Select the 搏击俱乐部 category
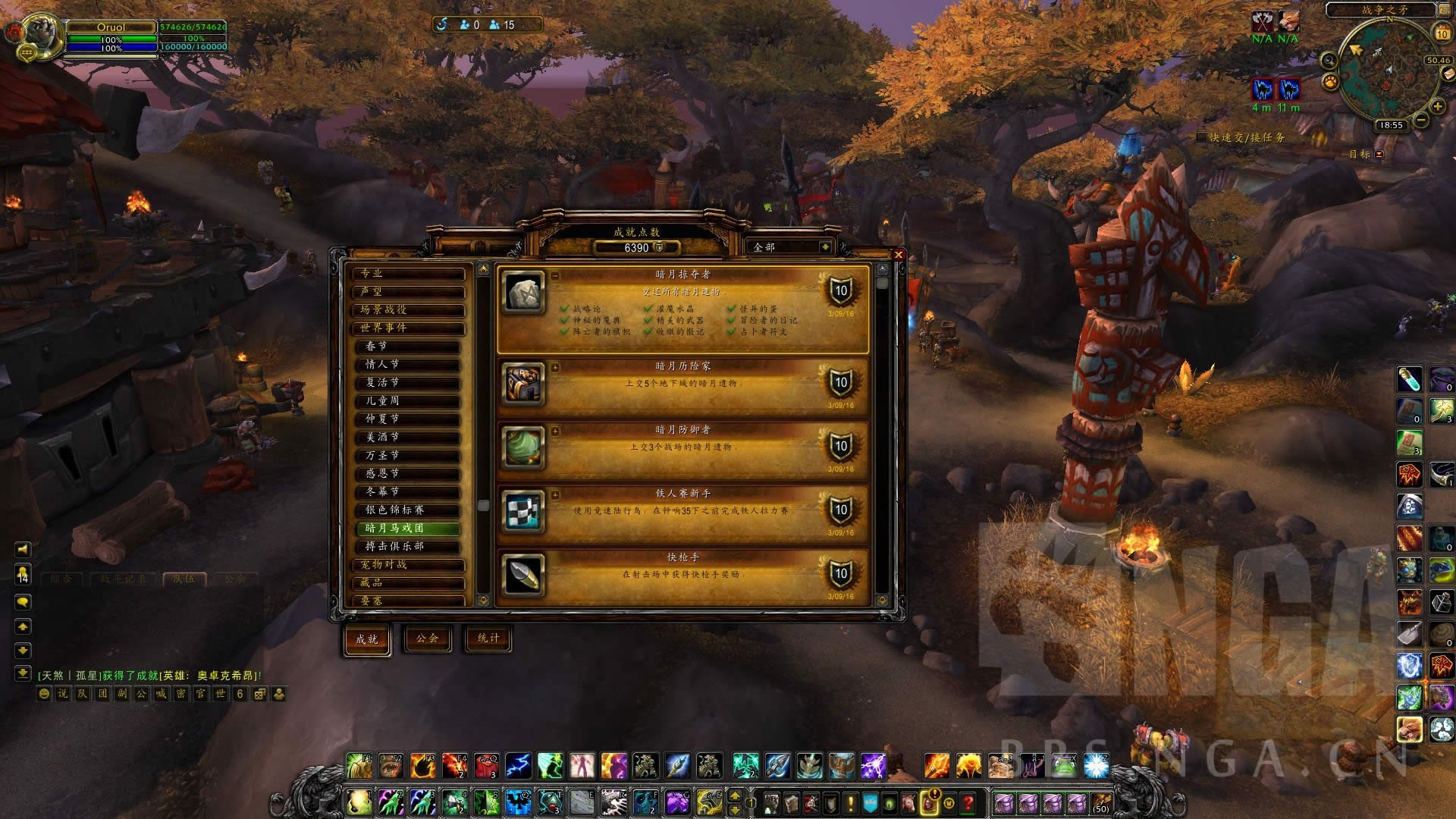The image size is (1456, 819). pyautogui.click(x=409, y=546)
